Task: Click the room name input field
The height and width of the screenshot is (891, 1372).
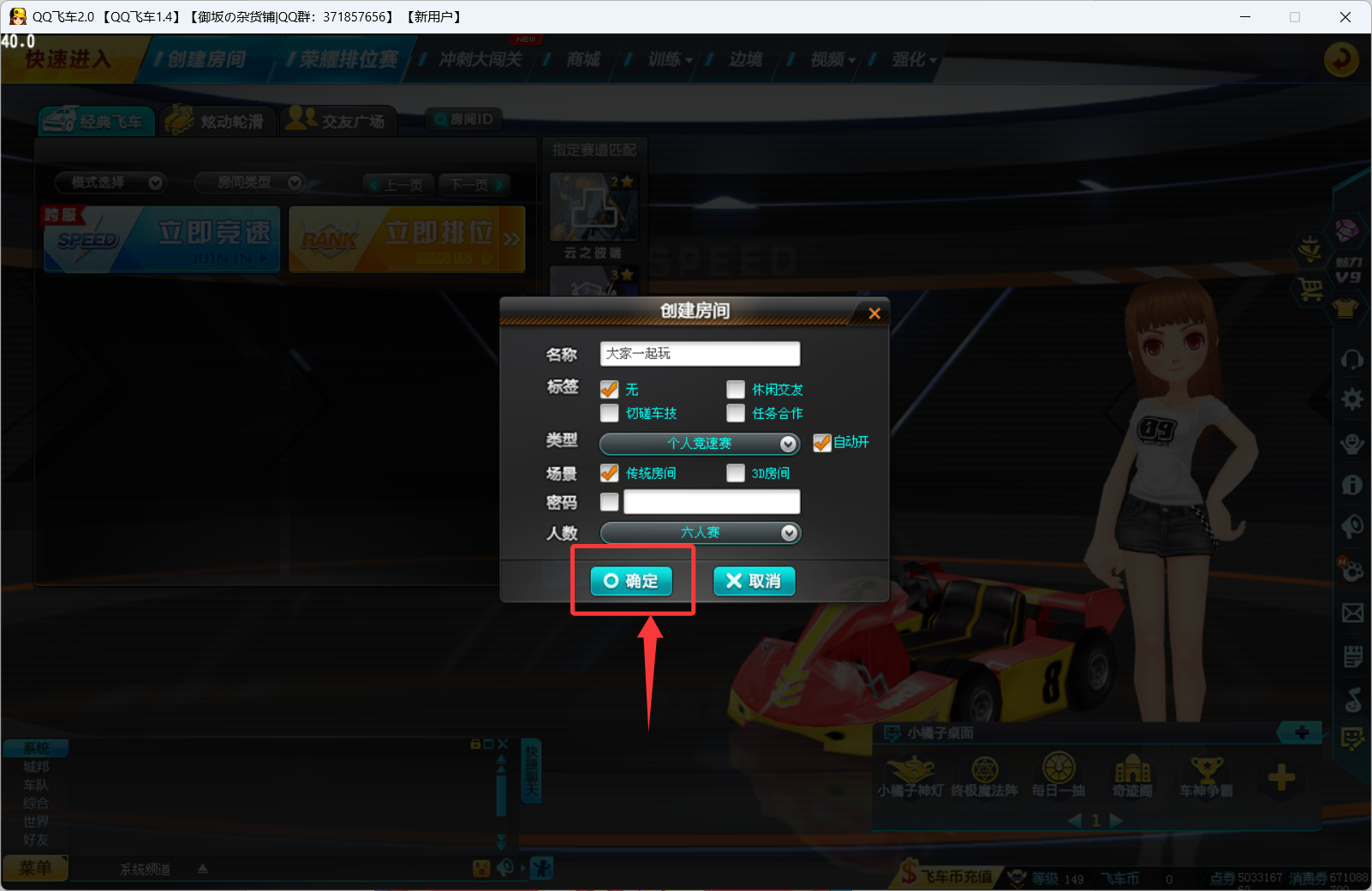Action: [x=700, y=354]
